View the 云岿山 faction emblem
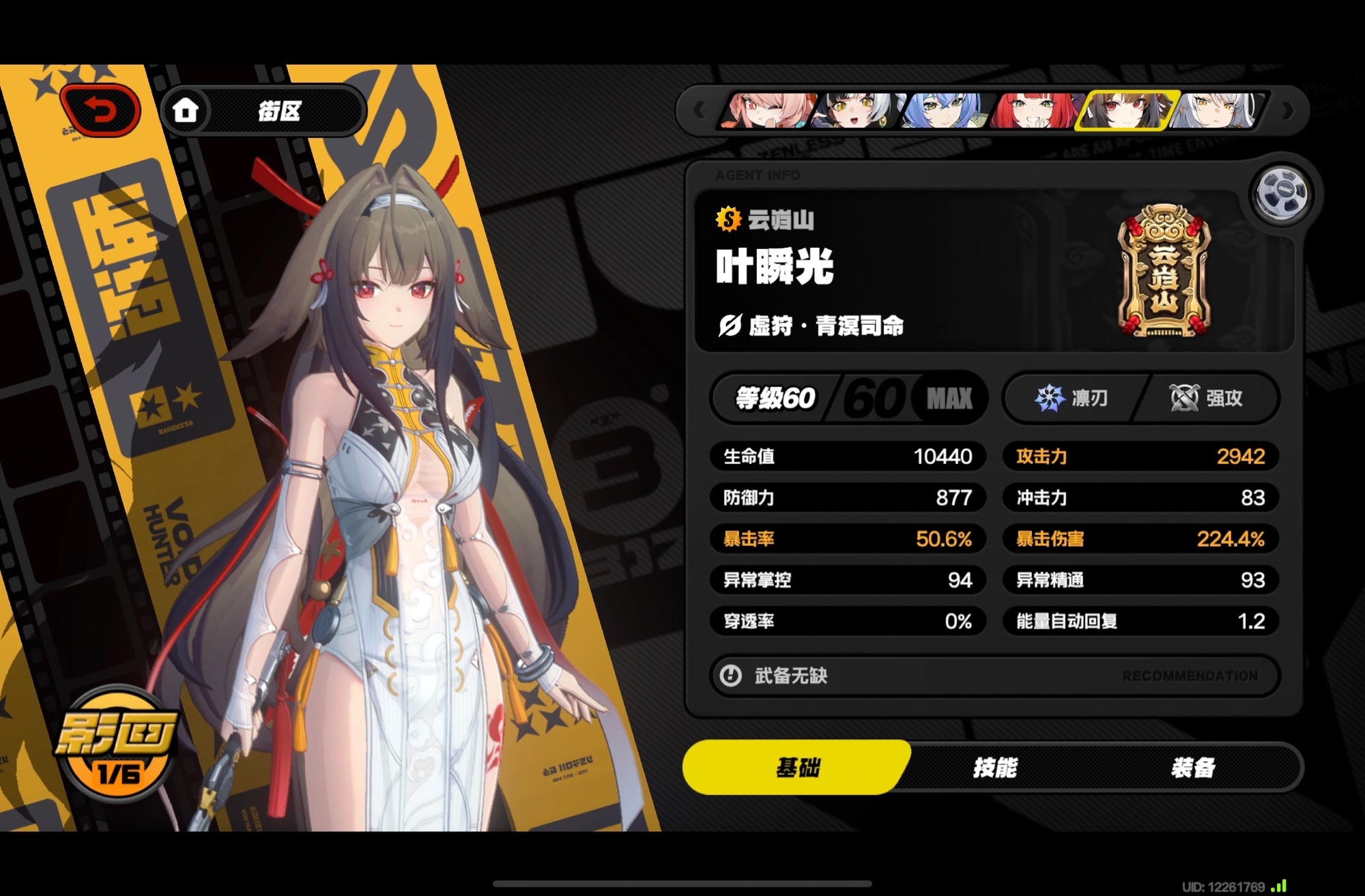Image resolution: width=1365 pixels, height=896 pixels. click(1164, 272)
